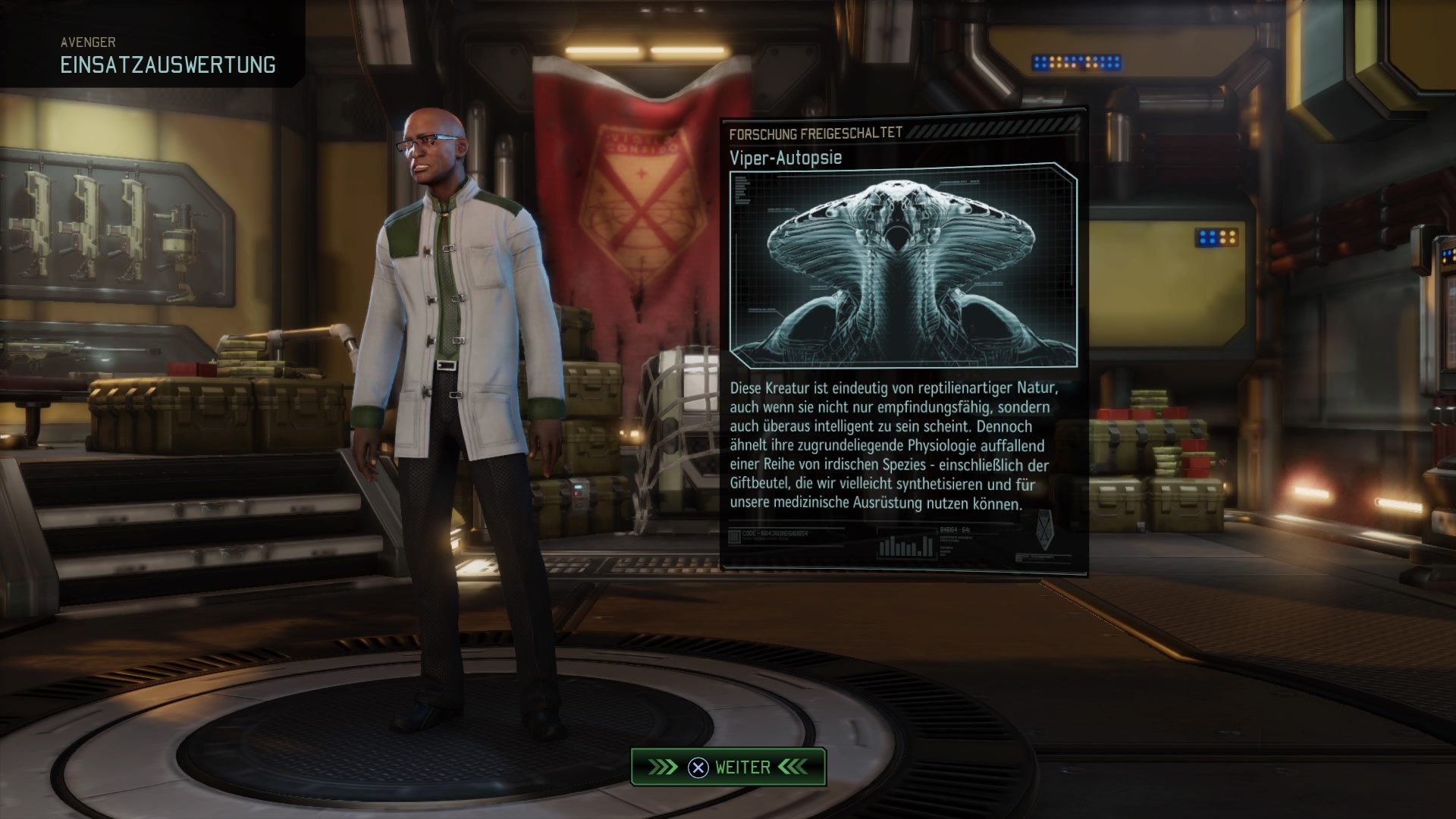Open the Avenger Einsatzauswertung screen title

[168, 64]
